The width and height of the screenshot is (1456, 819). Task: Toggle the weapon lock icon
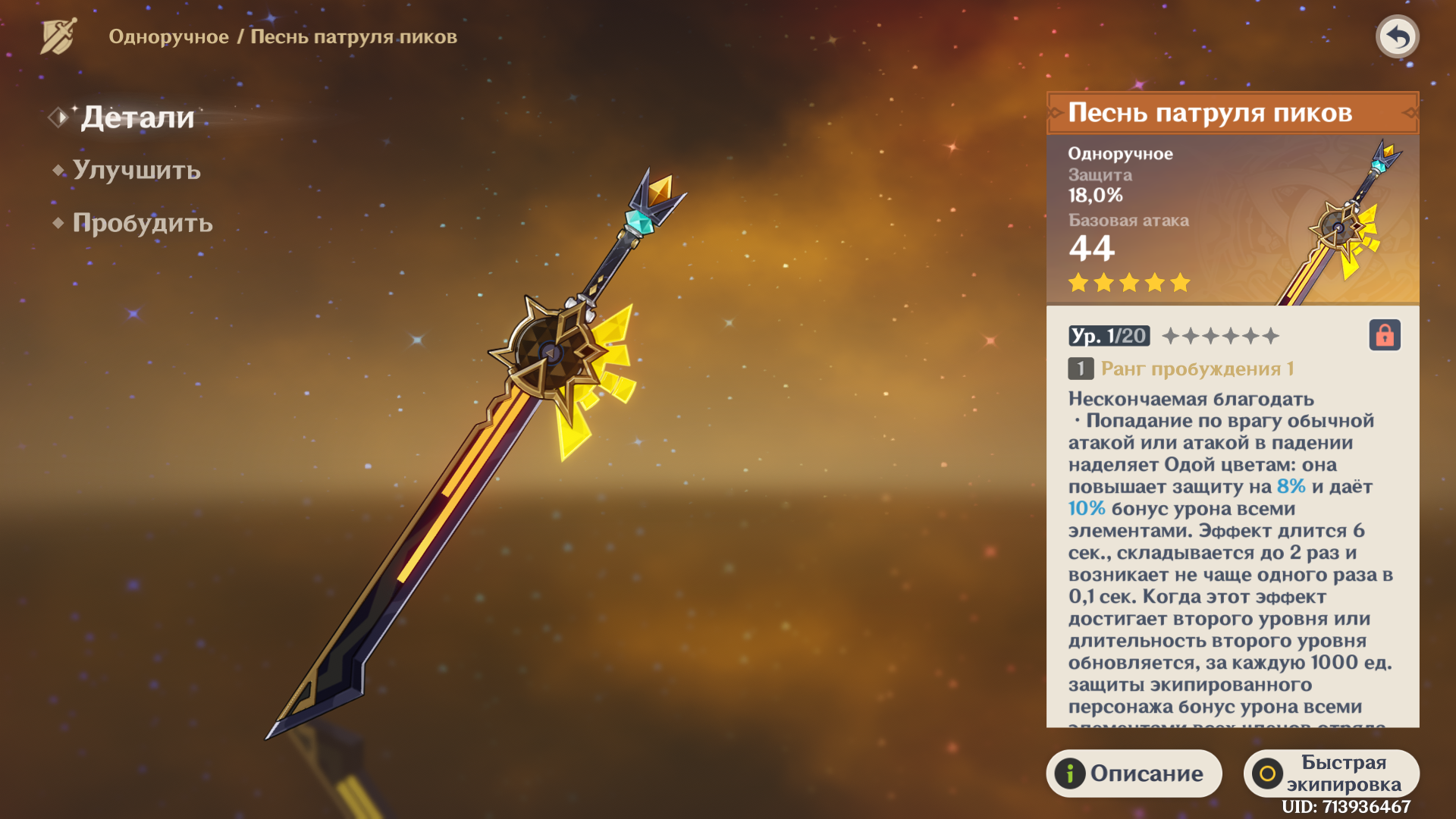click(1384, 335)
